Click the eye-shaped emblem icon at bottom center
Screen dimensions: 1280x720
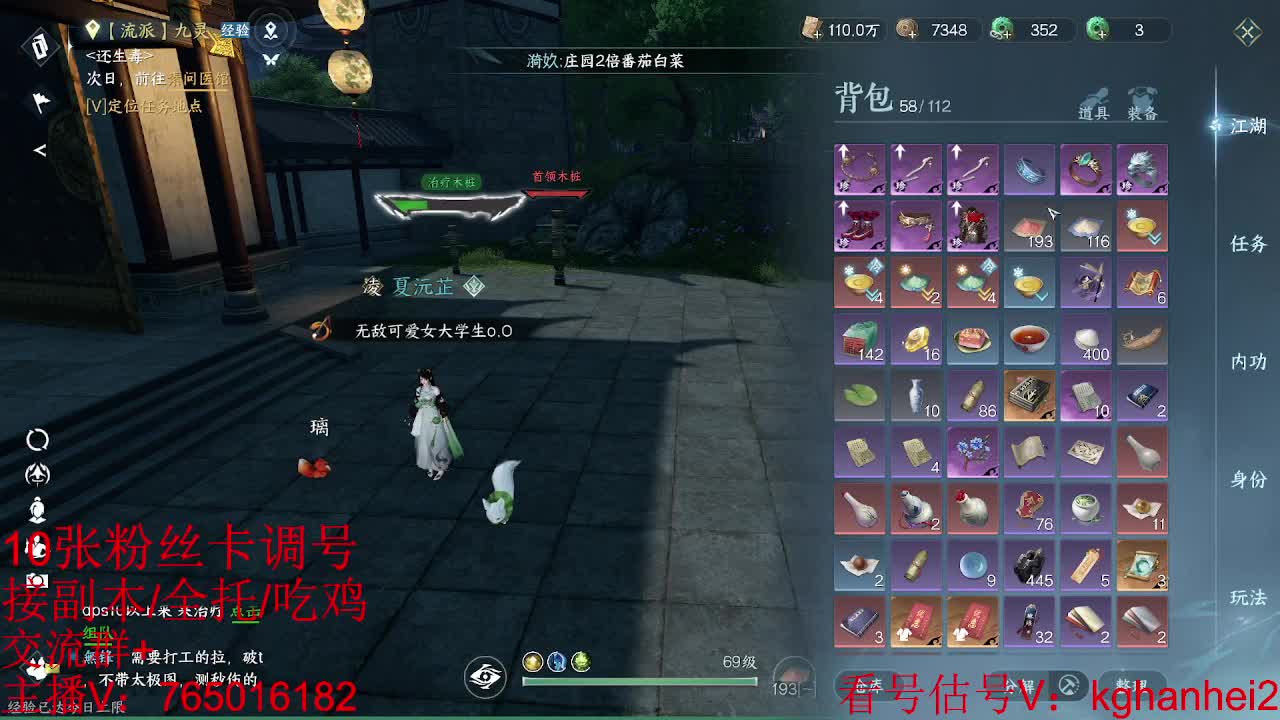pos(484,676)
